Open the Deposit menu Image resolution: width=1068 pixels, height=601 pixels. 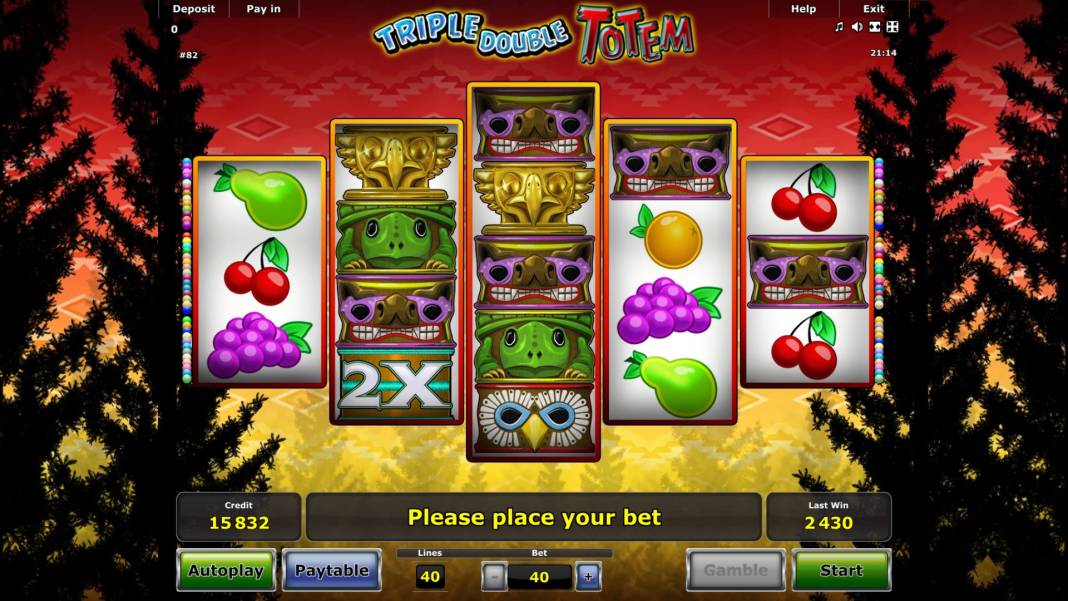point(193,9)
